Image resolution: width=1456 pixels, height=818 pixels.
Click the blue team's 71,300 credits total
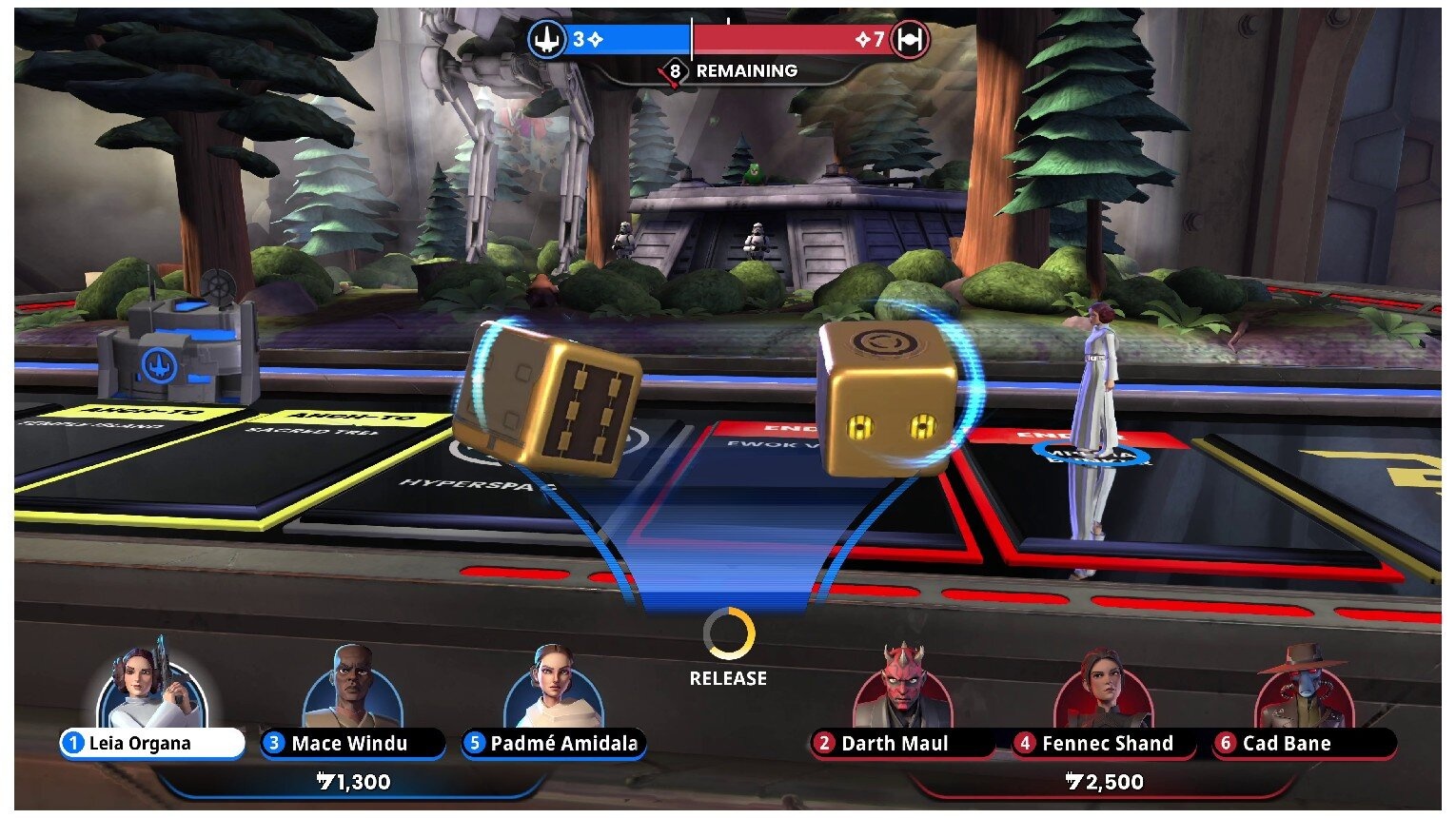tap(355, 783)
